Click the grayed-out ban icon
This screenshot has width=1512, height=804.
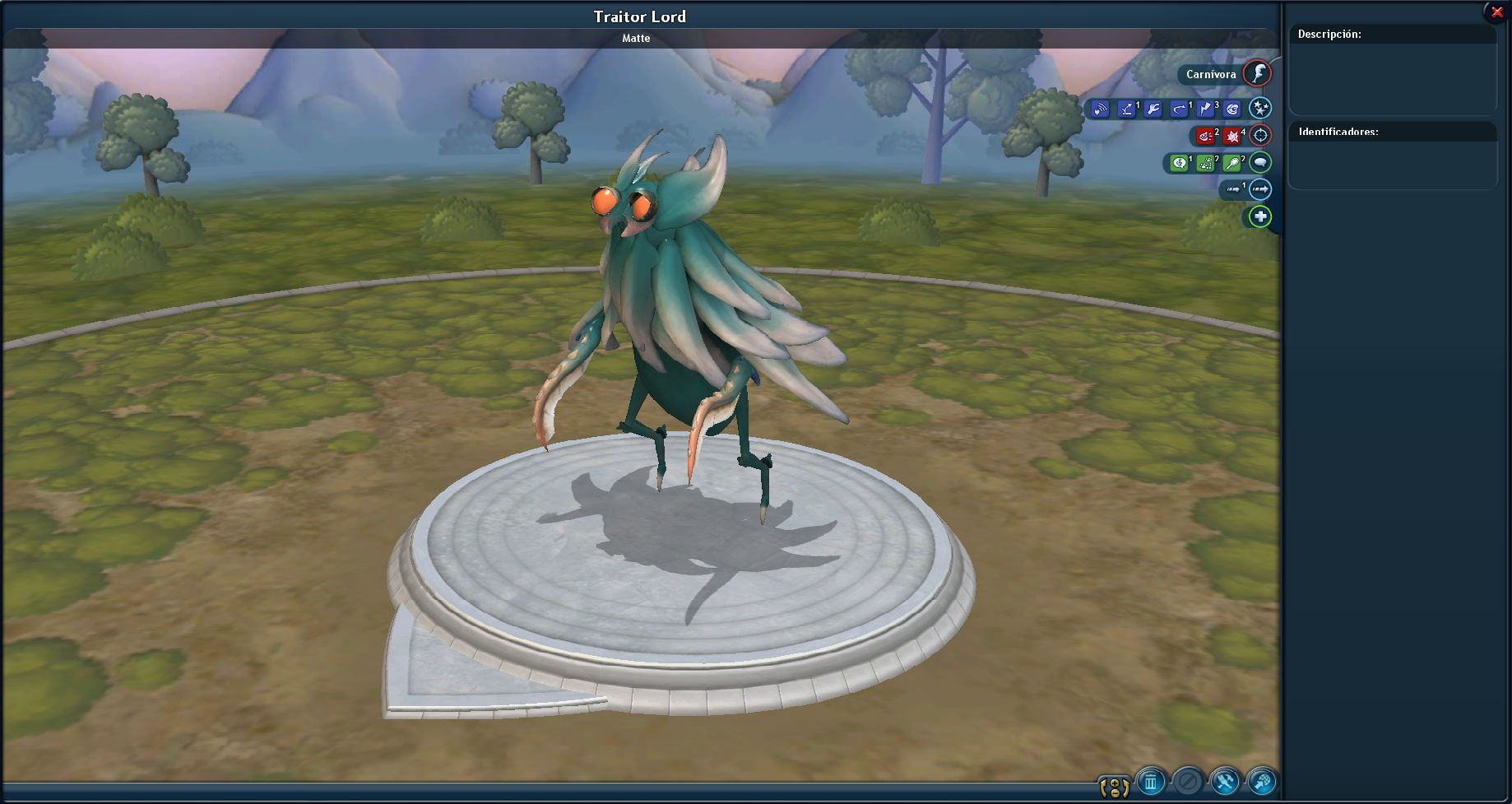coord(1187,783)
